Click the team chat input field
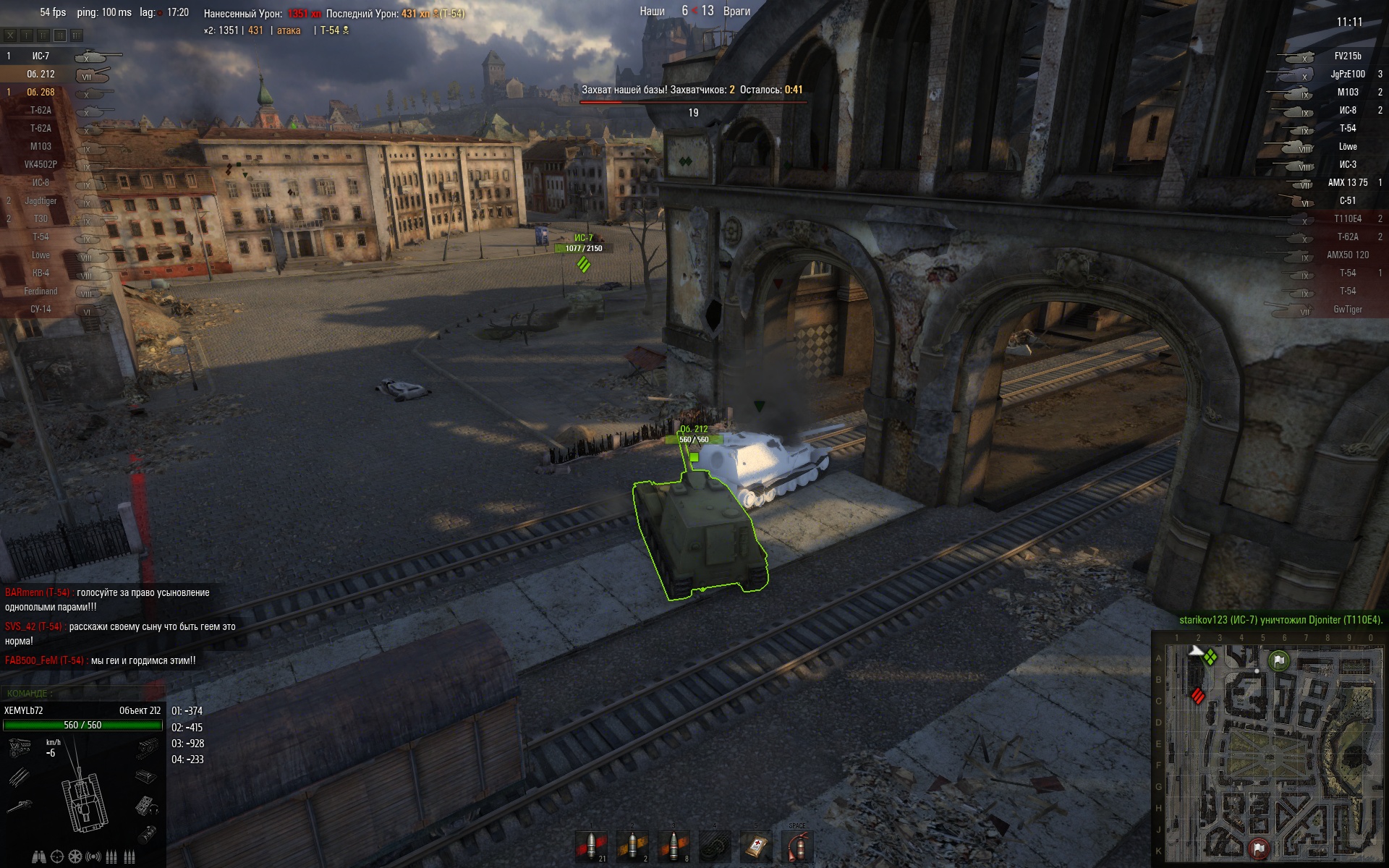Screen dimensions: 1389x868 coord(83,693)
